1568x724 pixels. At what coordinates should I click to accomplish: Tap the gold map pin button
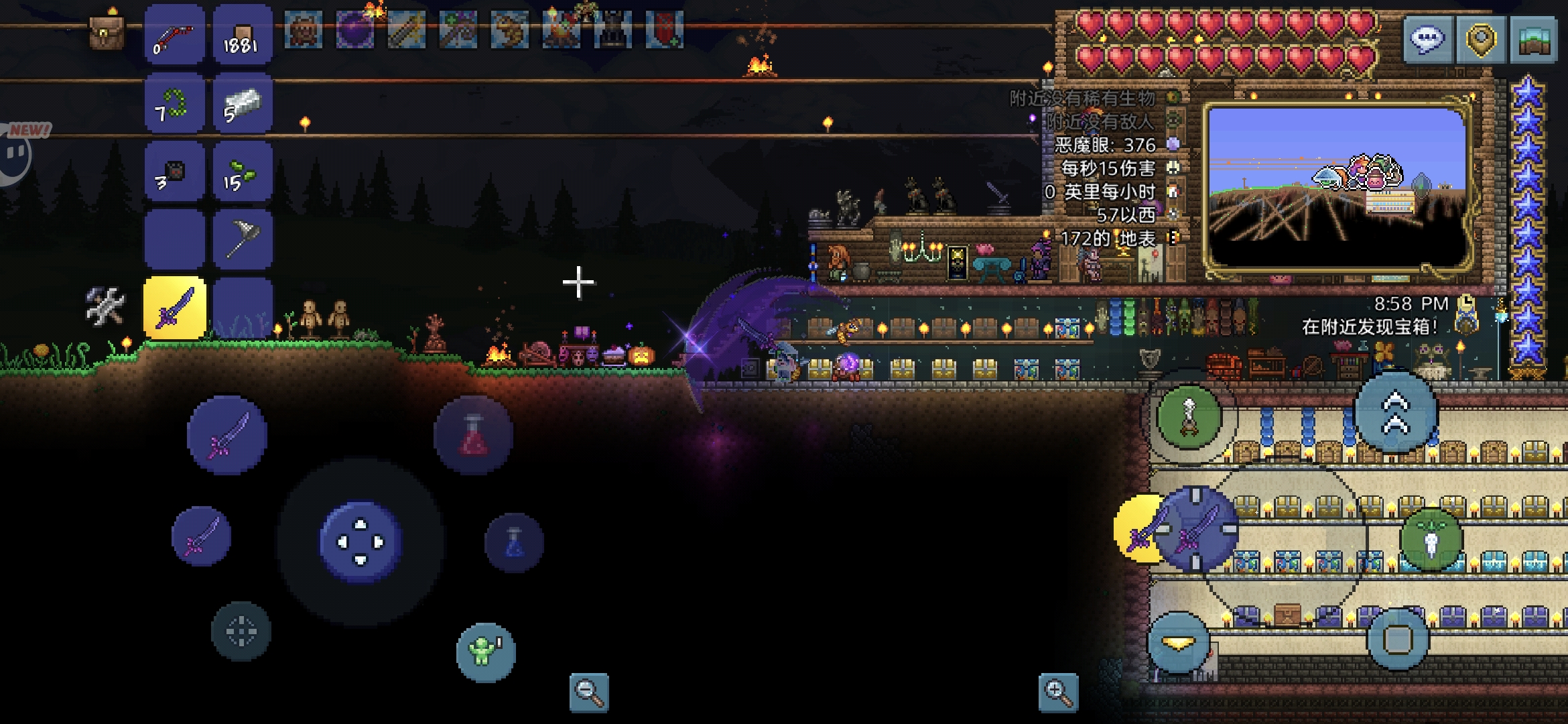tap(1480, 40)
